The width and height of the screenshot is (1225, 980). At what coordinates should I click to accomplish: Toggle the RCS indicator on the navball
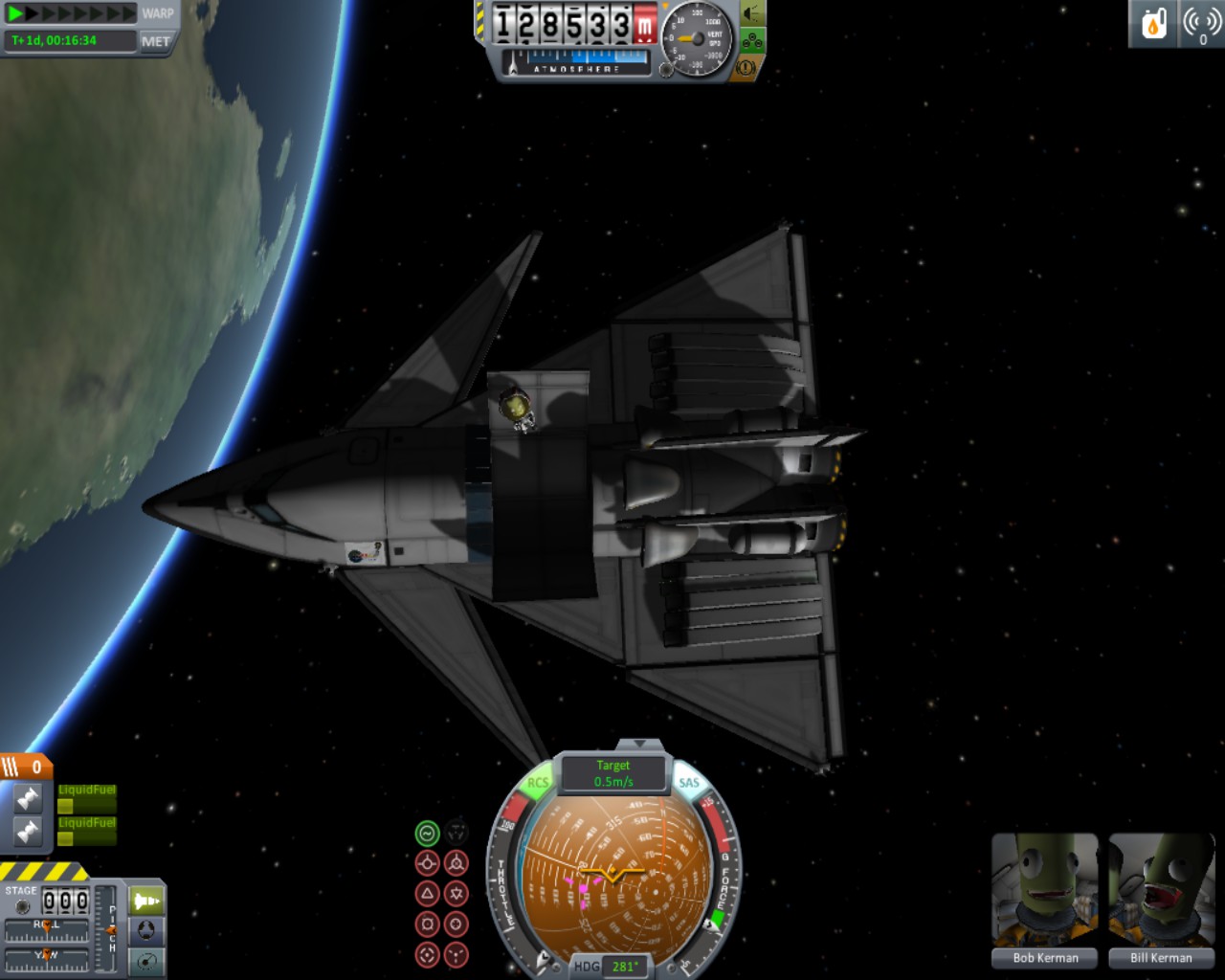(538, 783)
